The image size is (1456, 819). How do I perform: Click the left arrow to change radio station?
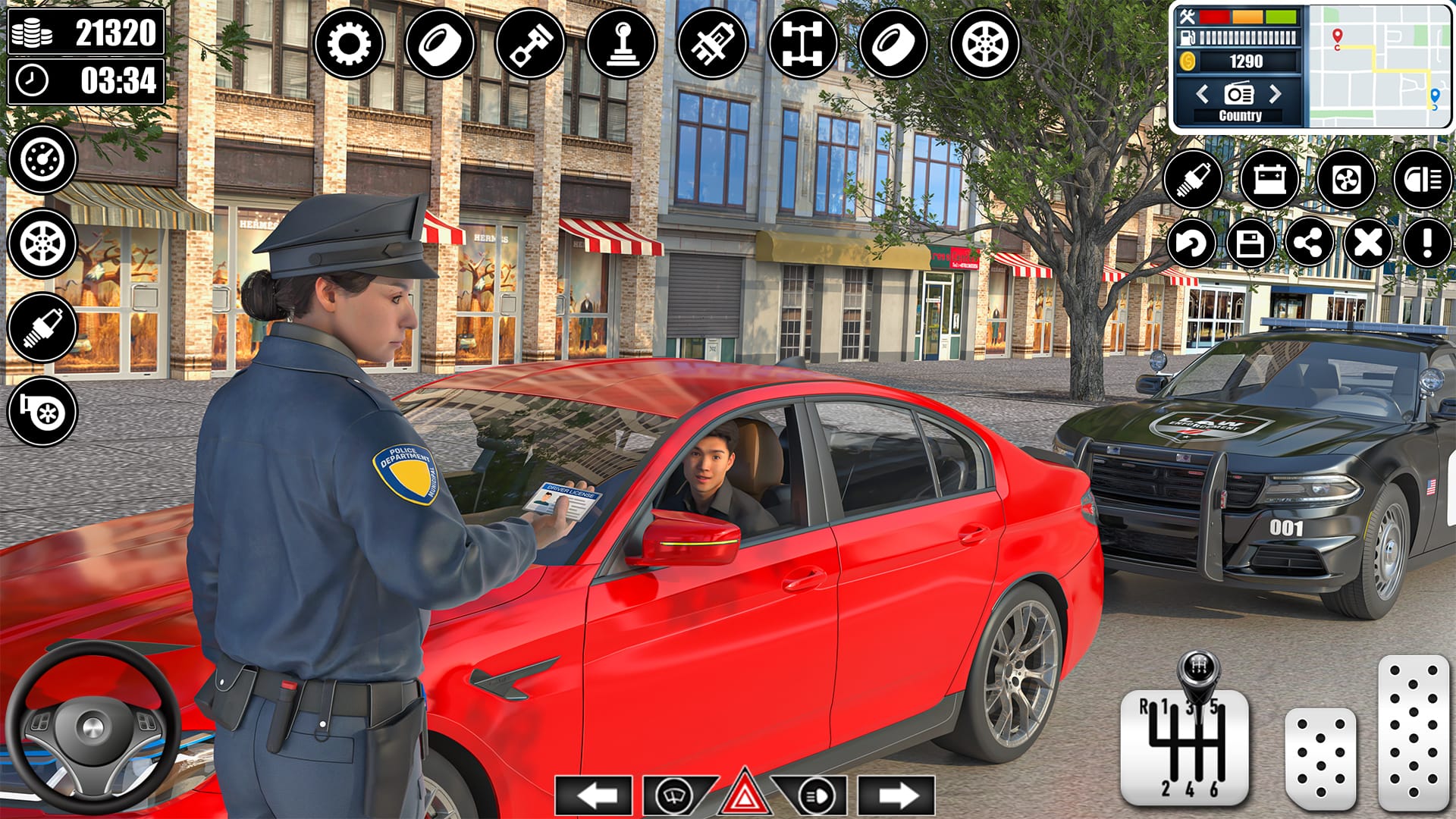click(1203, 96)
